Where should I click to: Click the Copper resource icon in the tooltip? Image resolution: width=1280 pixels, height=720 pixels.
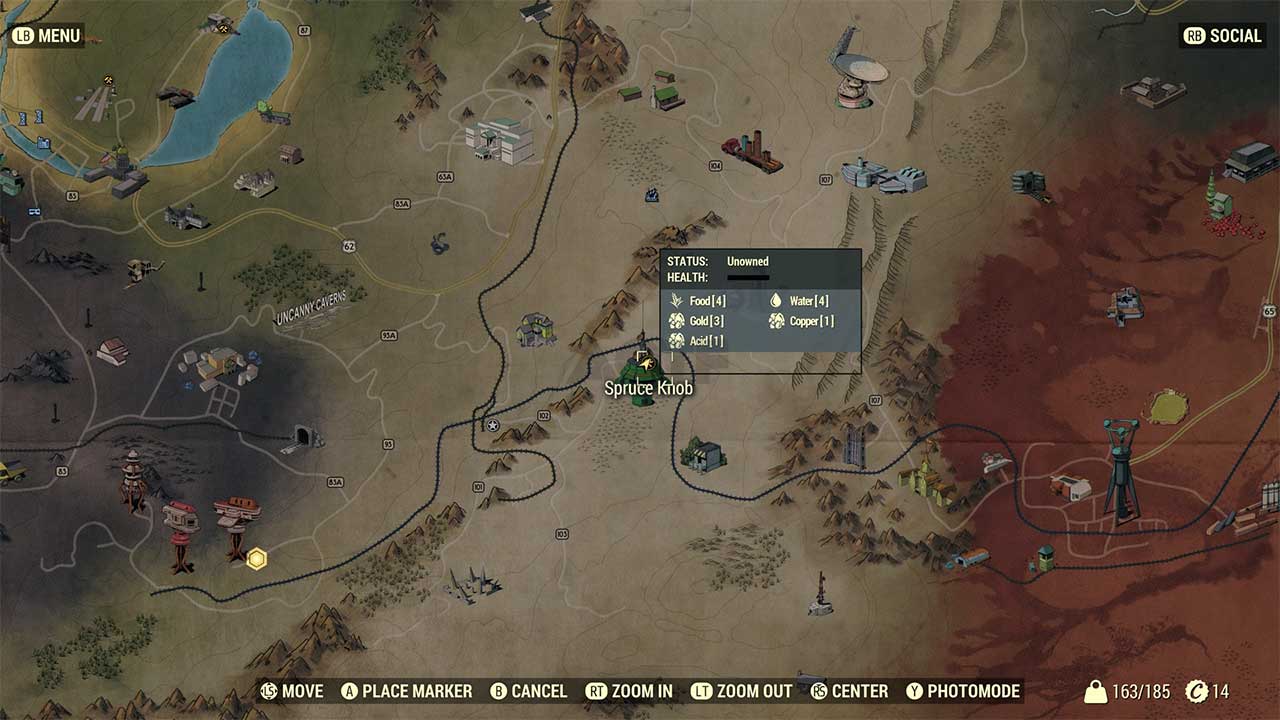coord(776,321)
